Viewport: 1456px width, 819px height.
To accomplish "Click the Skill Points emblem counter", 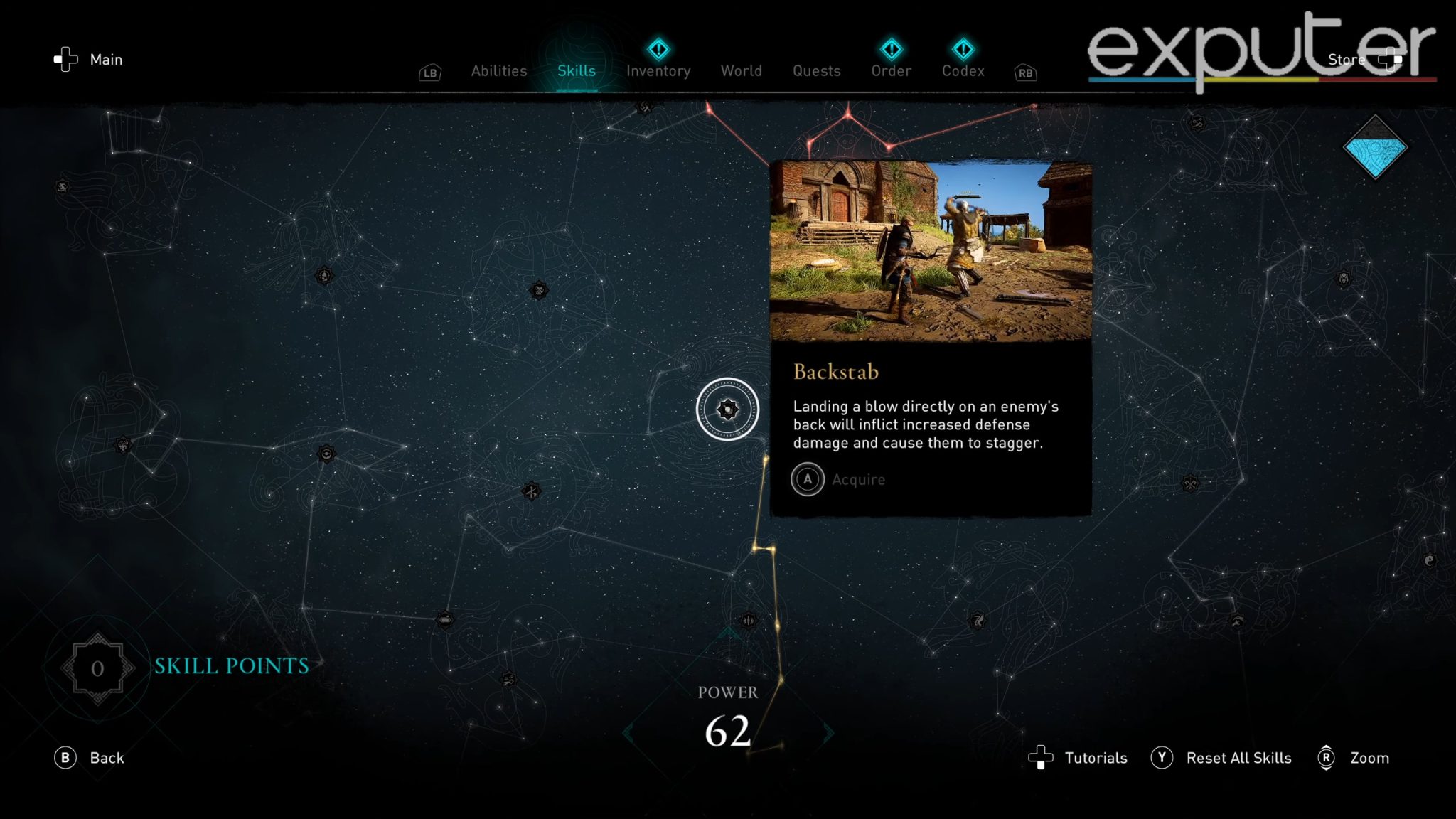I will (x=97, y=668).
